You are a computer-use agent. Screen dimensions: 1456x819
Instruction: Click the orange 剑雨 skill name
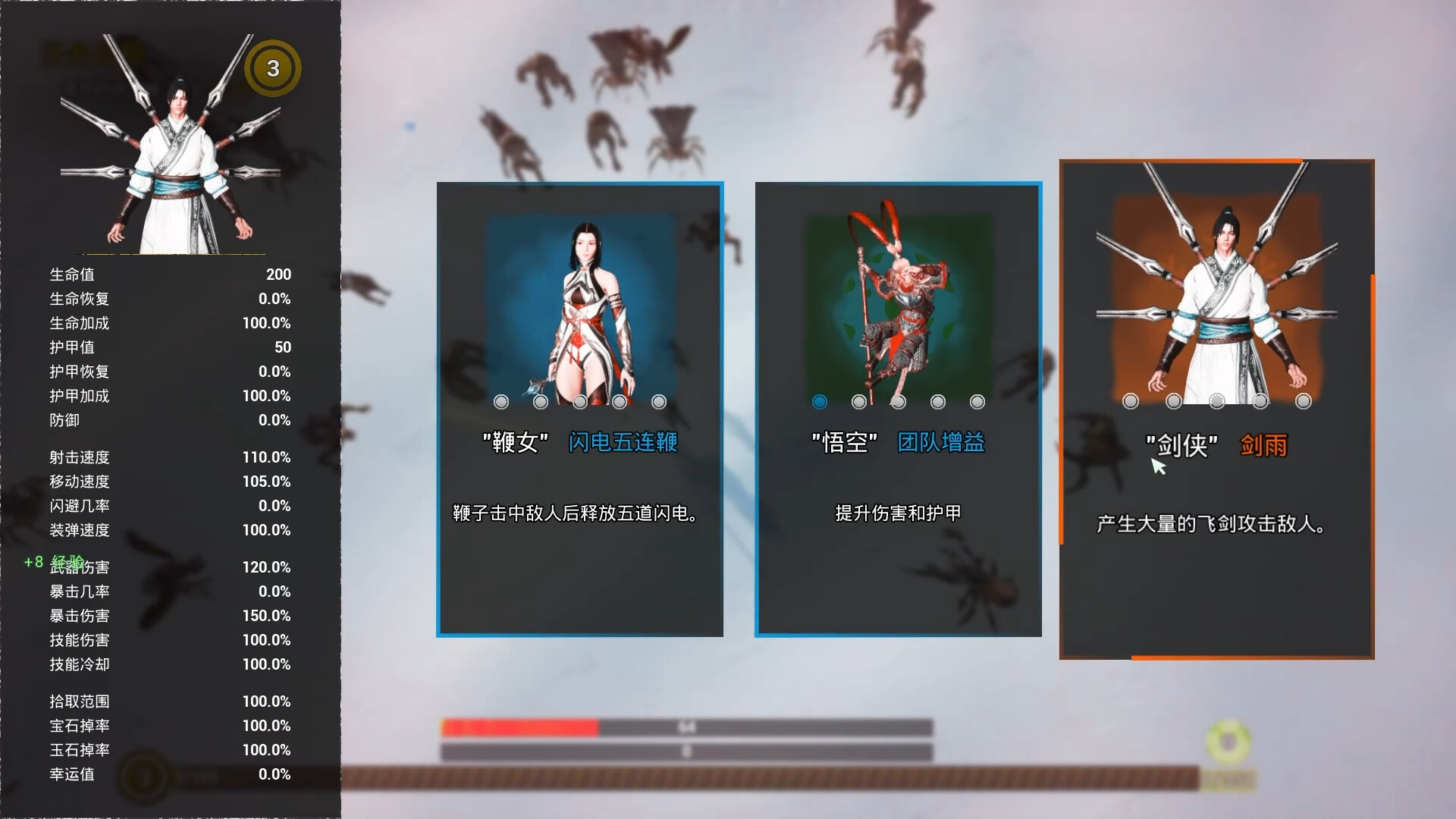1264,447
